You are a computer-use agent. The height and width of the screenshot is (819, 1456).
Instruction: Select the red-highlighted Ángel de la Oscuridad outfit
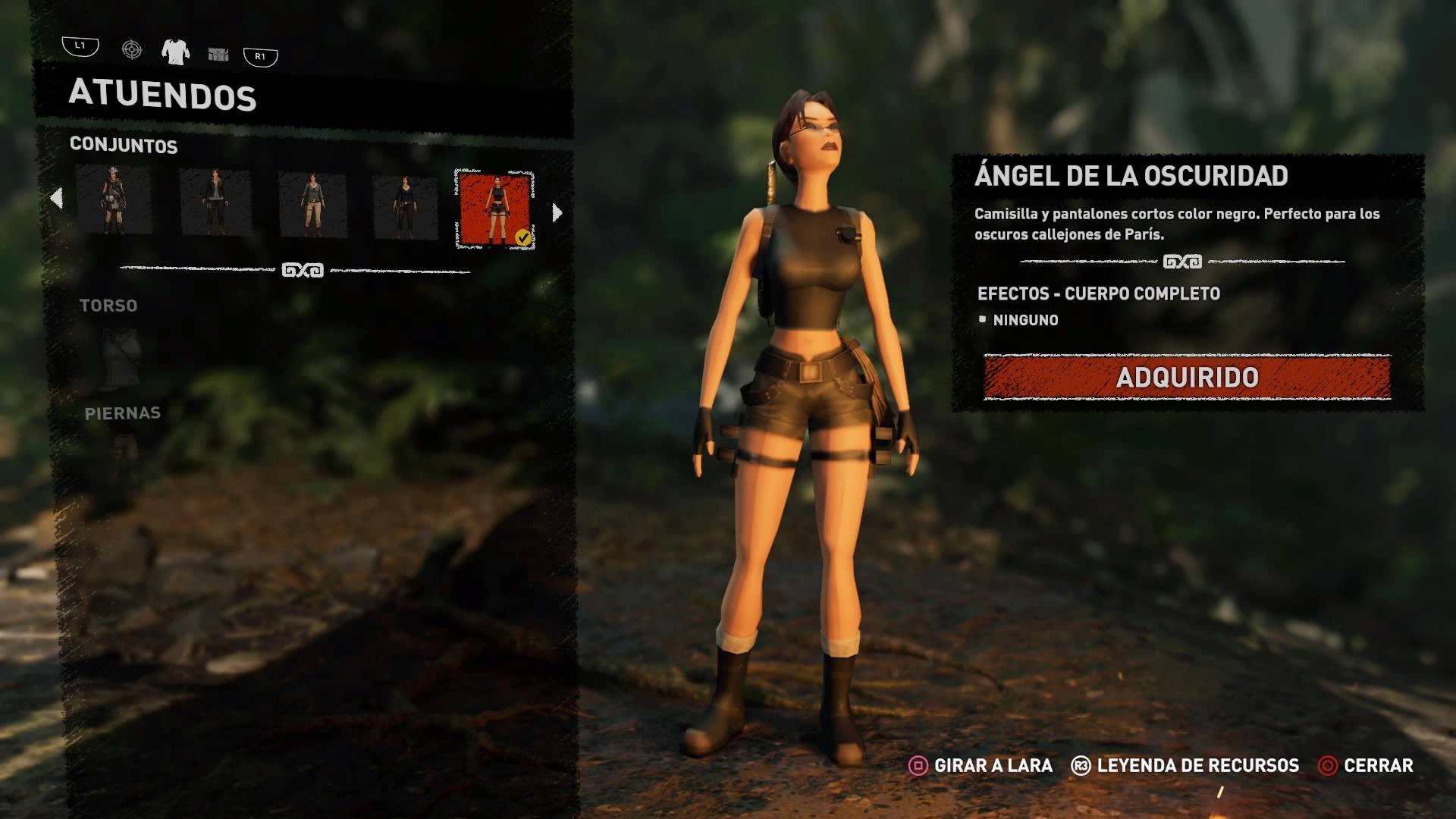495,209
